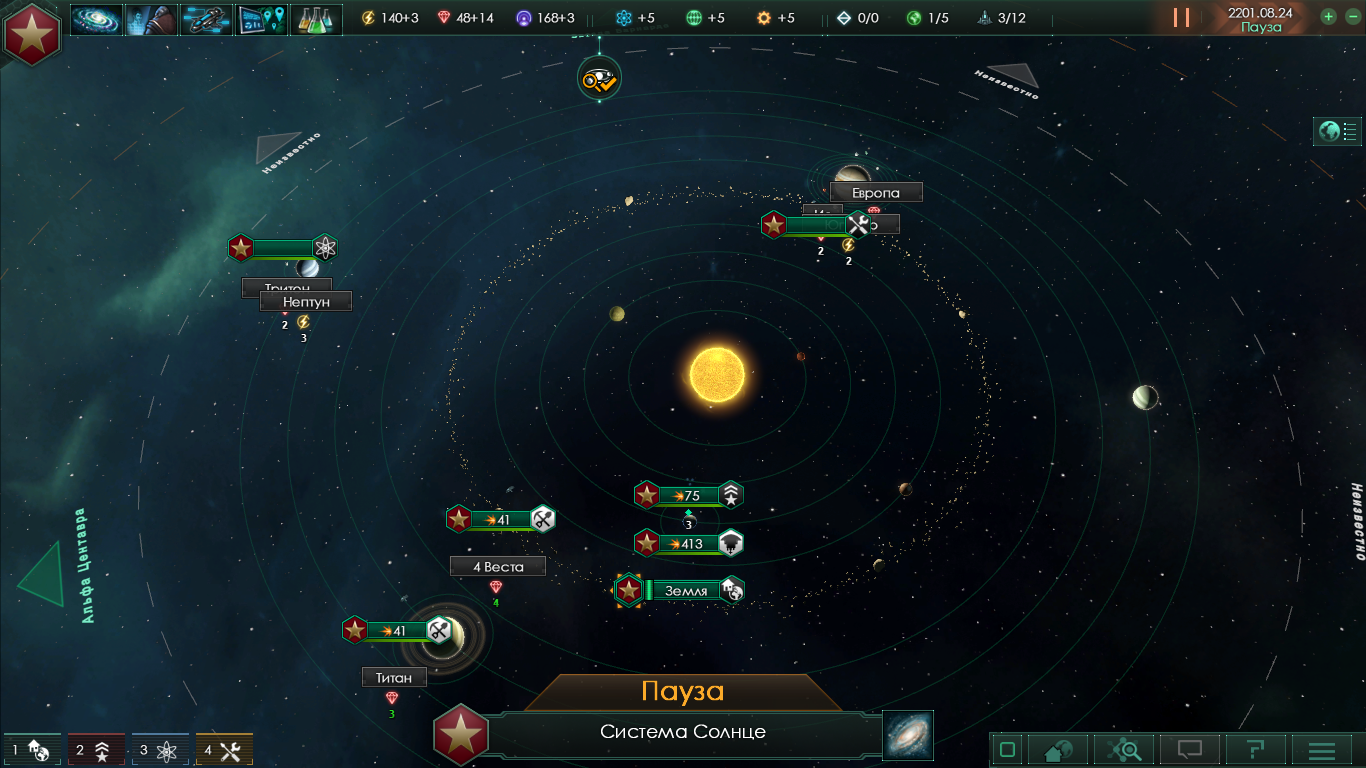1366x768 pixels.
Task: Select the fleet with power 75
Action: click(x=690, y=495)
